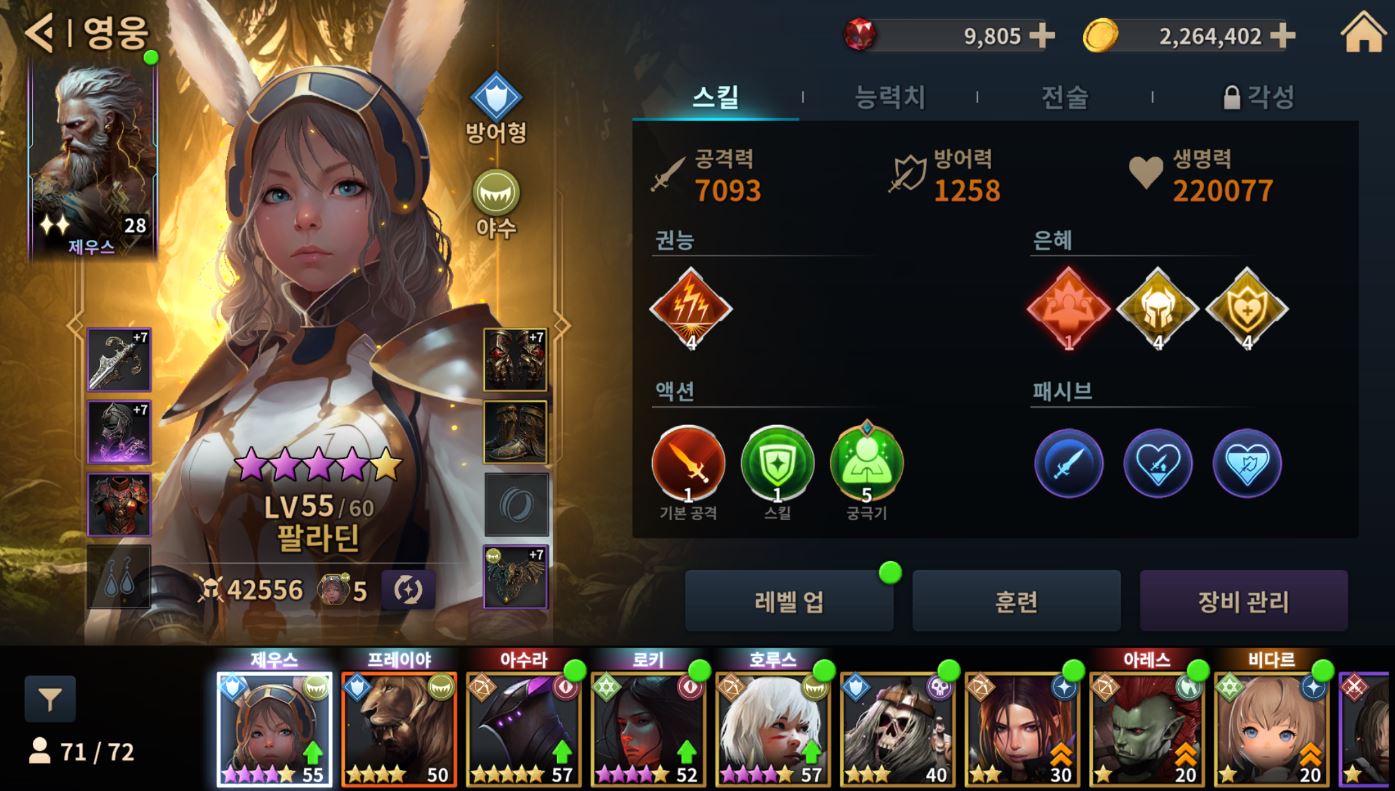Add more red gems with plus button

(1042, 36)
